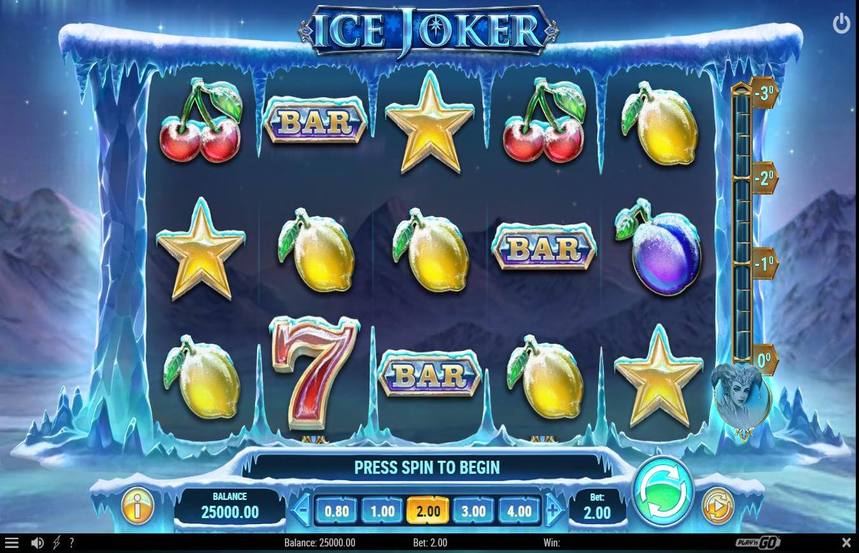Open the autoplay options
The width and height of the screenshot is (859, 553).
[x=717, y=506]
